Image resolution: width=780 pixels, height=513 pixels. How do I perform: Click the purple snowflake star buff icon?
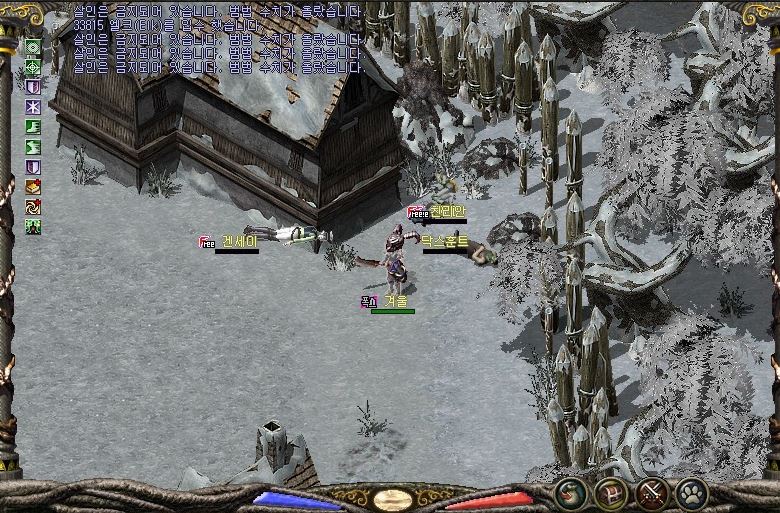click(x=33, y=106)
